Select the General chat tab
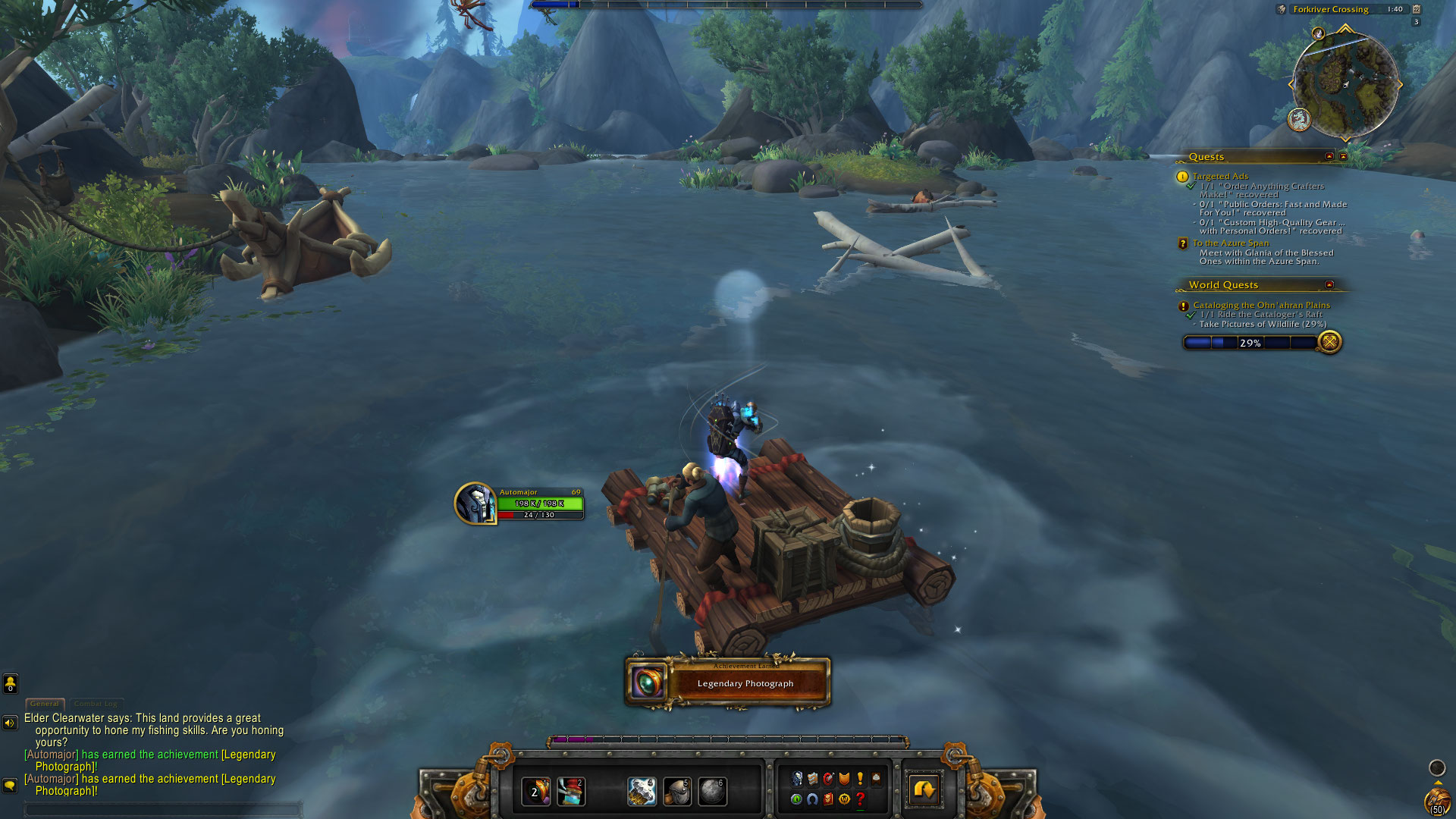The image size is (1456, 819). pyautogui.click(x=45, y=704)
